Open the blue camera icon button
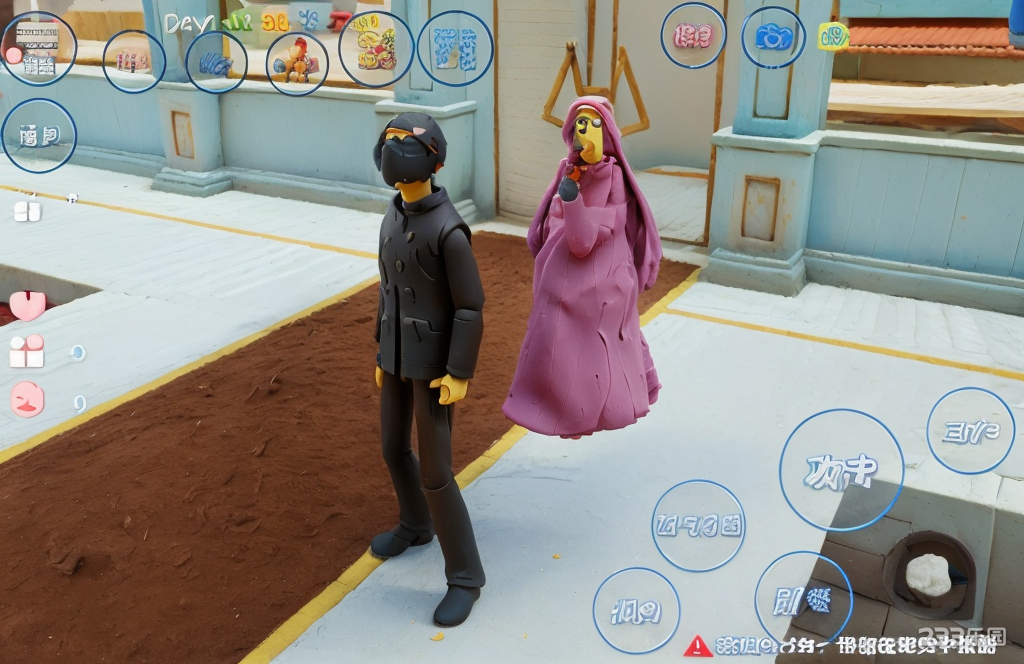This screenshot has height=664, width=1024. pos(773,38)
